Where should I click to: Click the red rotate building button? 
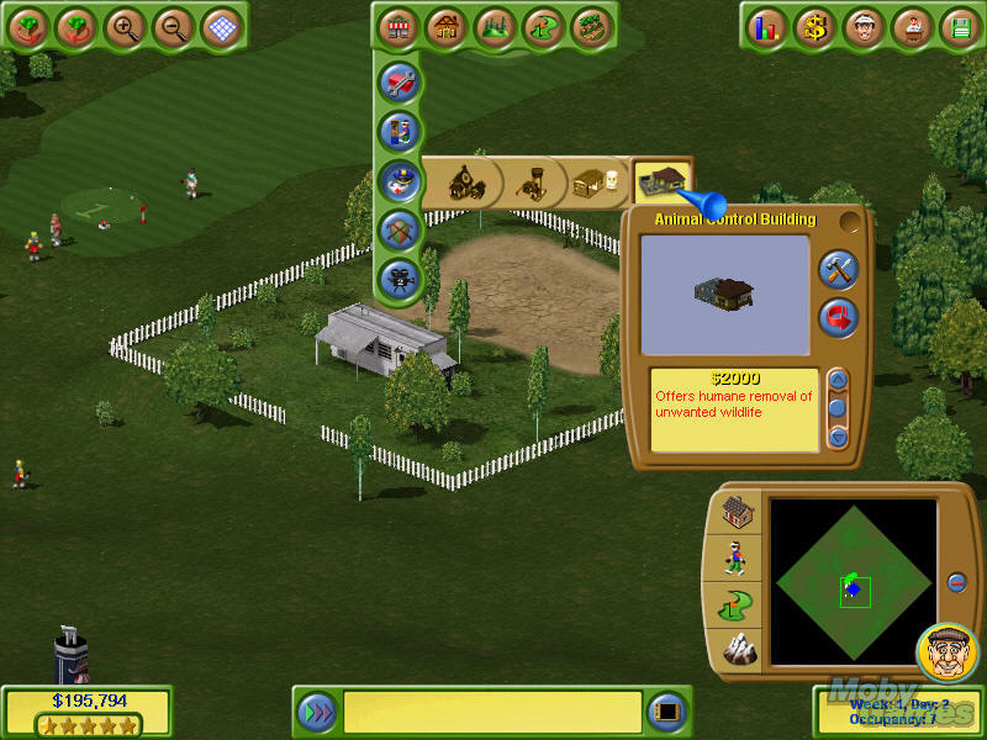coord(838,318)
